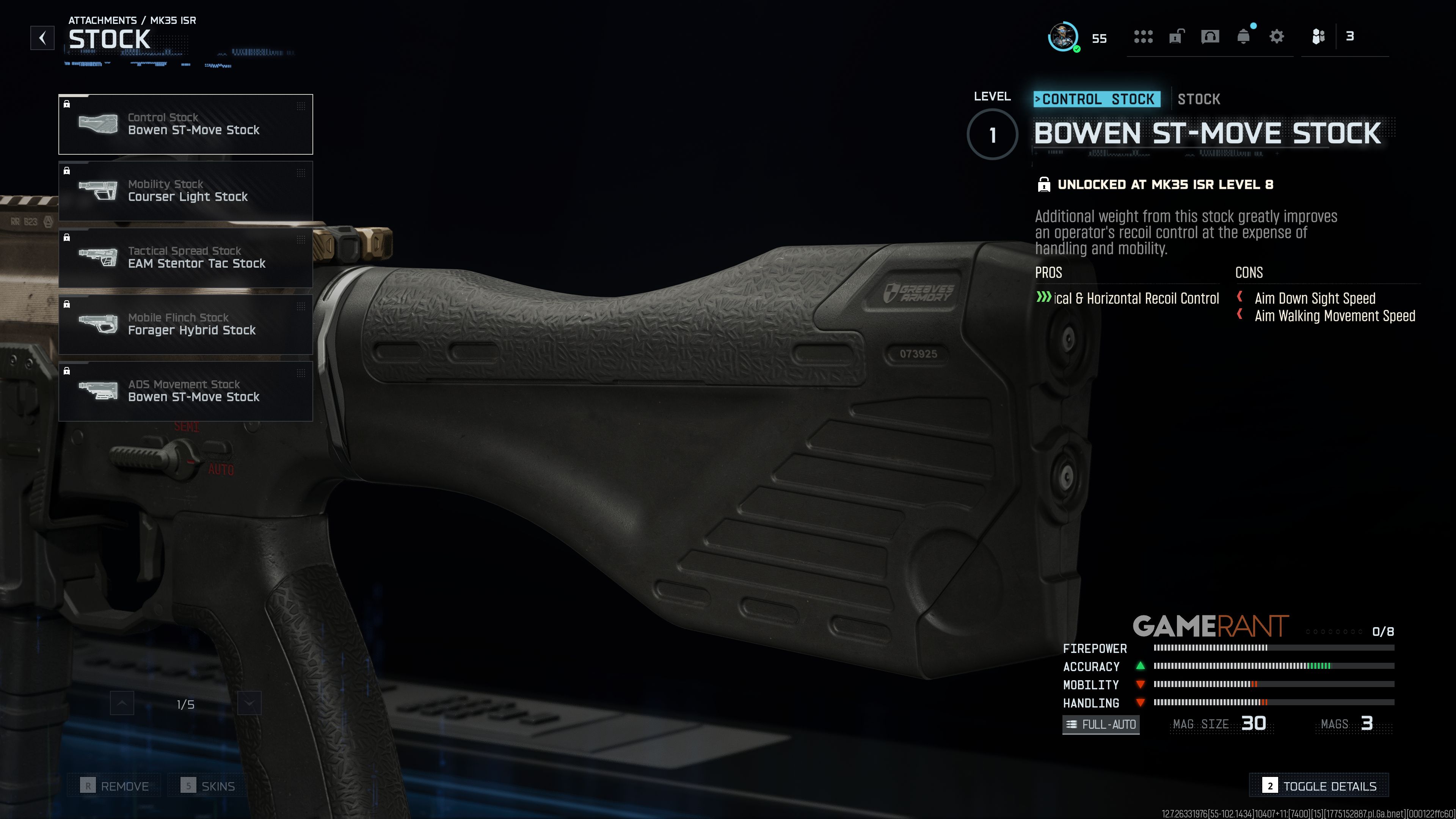The image size is (1456, 819).
Task: Open the settings gear icon
Action: point(1277,37)
